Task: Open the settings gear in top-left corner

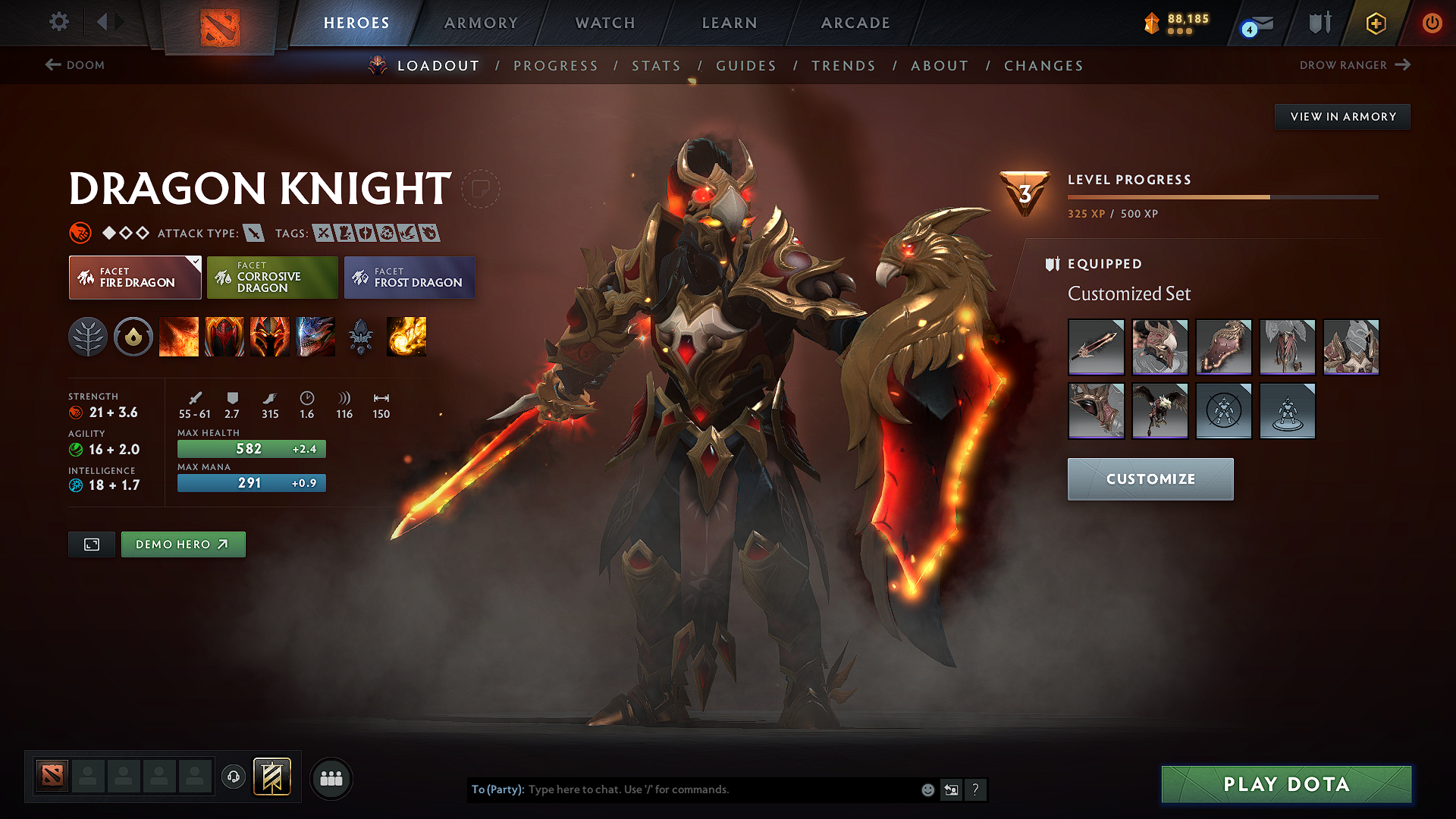Action: [x=58, y=22]
